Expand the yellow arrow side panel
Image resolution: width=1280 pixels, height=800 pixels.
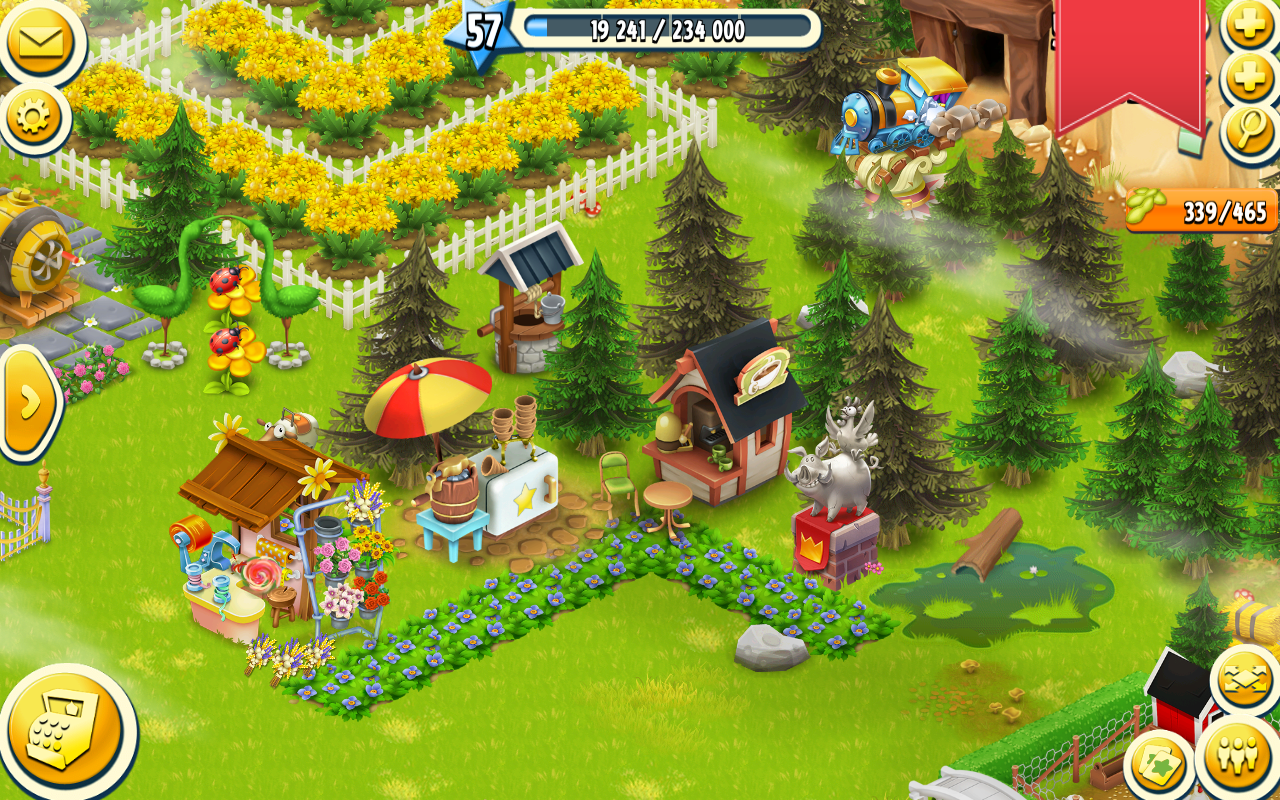coord(29,401)
